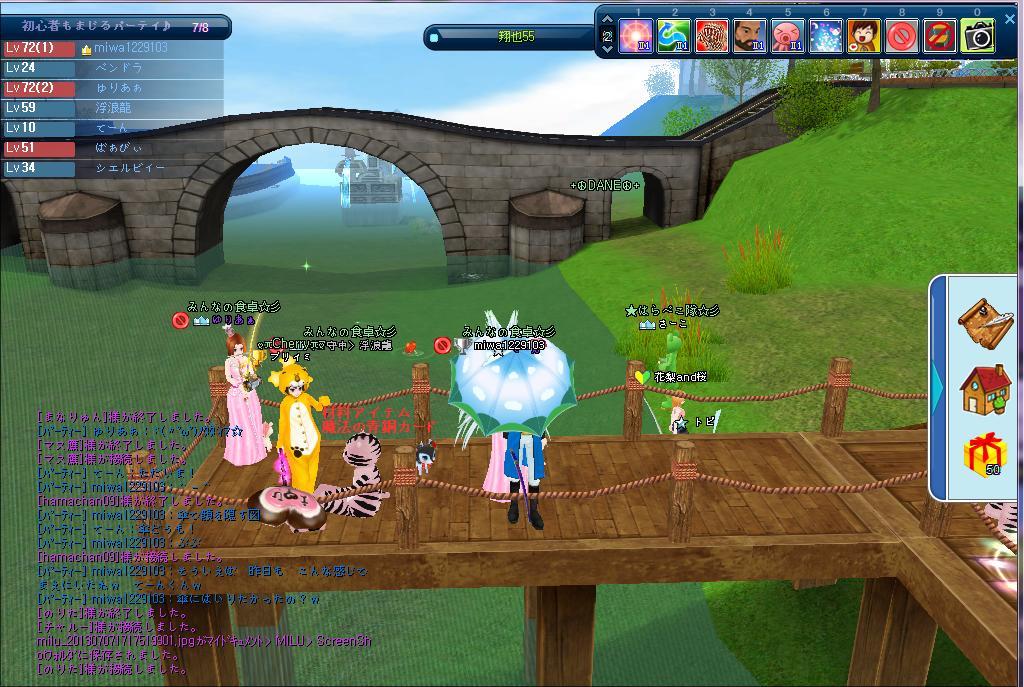
Task: Select the crossed-out yellow item slot
Action: point(940,37)
